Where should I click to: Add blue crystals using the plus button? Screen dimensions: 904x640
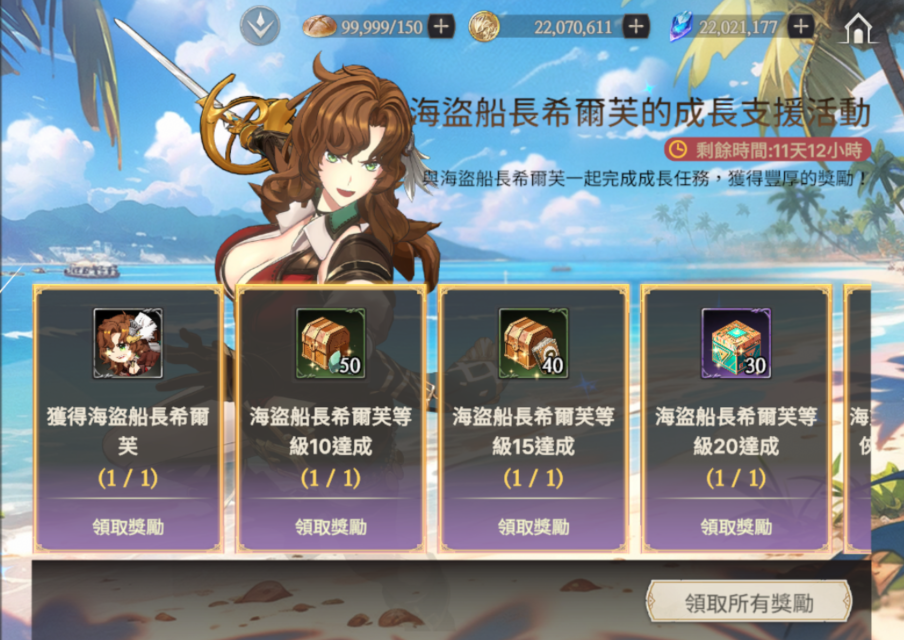[800, 27]
